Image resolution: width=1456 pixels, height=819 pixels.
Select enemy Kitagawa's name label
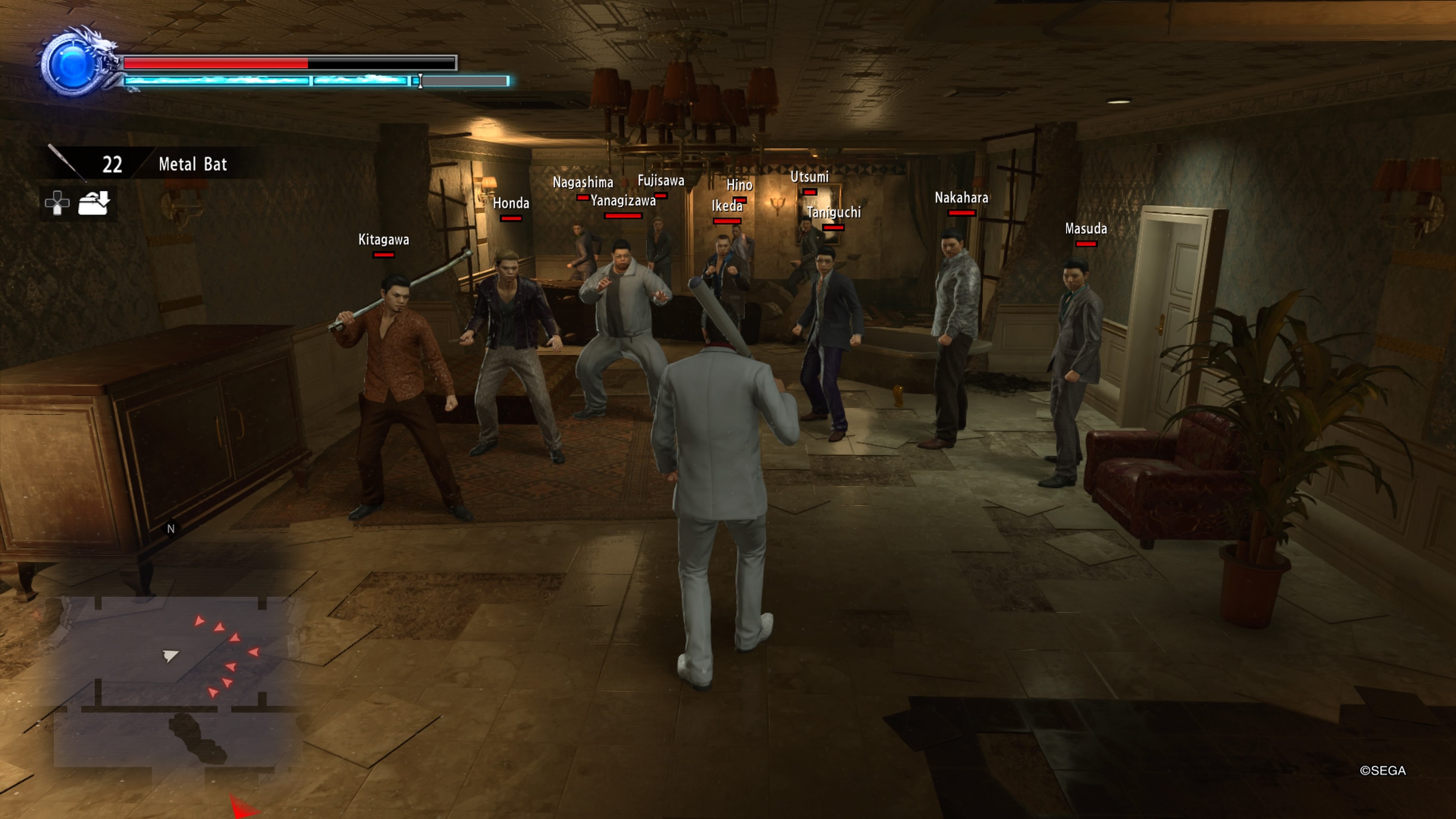point(384,240)
